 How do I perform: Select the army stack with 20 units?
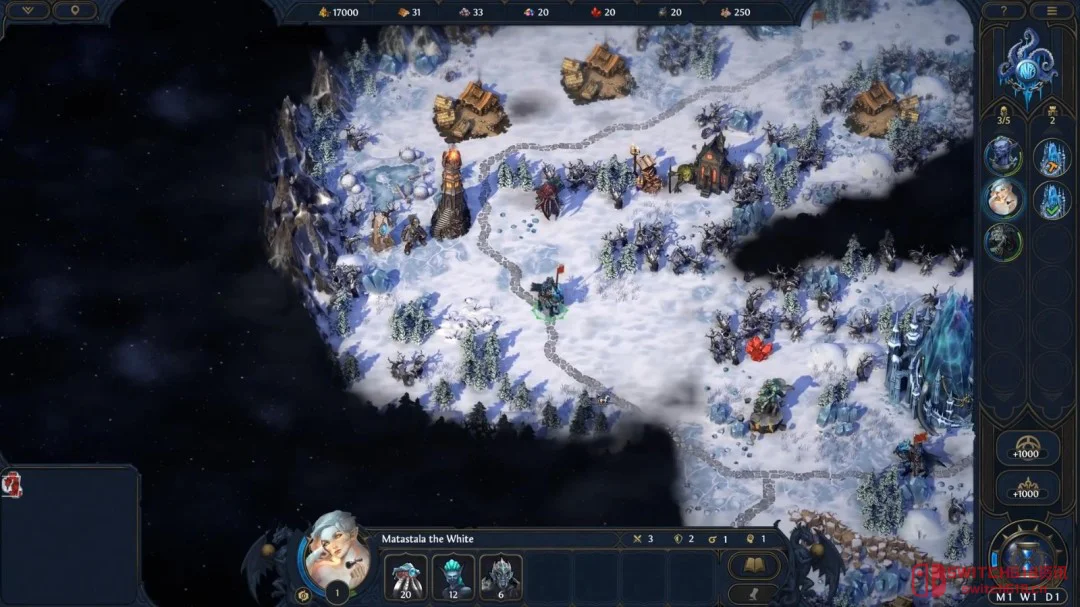point(405,577)
